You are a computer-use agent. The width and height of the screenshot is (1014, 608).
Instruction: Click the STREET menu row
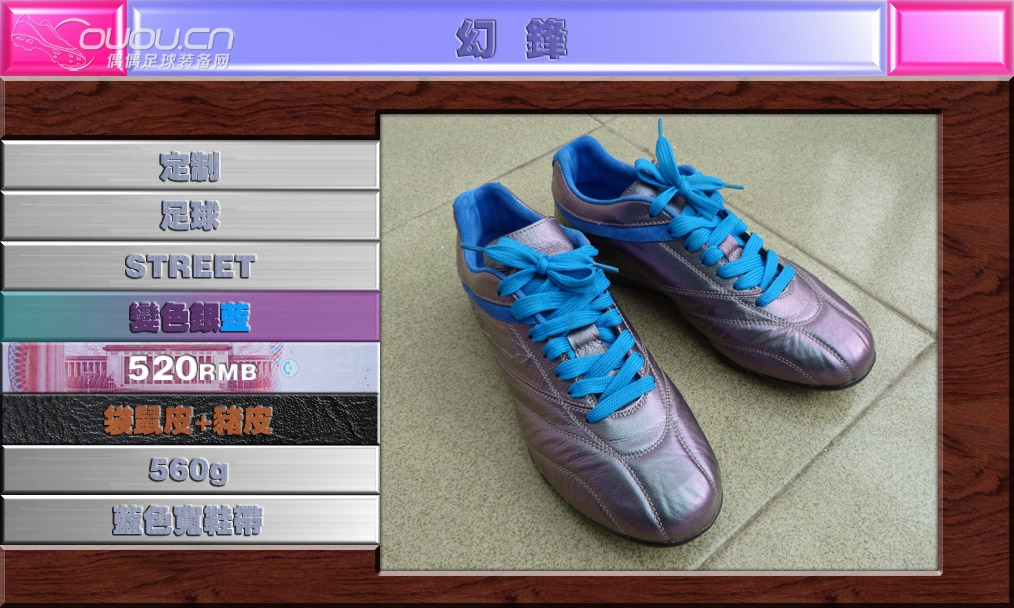point(190,266)
